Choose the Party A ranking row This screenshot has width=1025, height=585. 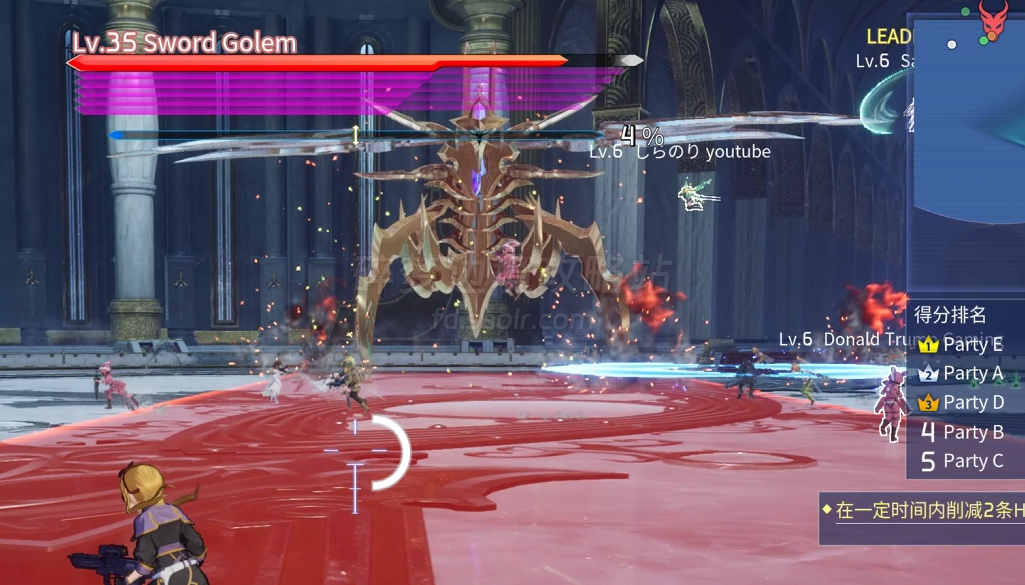[964, 373]
